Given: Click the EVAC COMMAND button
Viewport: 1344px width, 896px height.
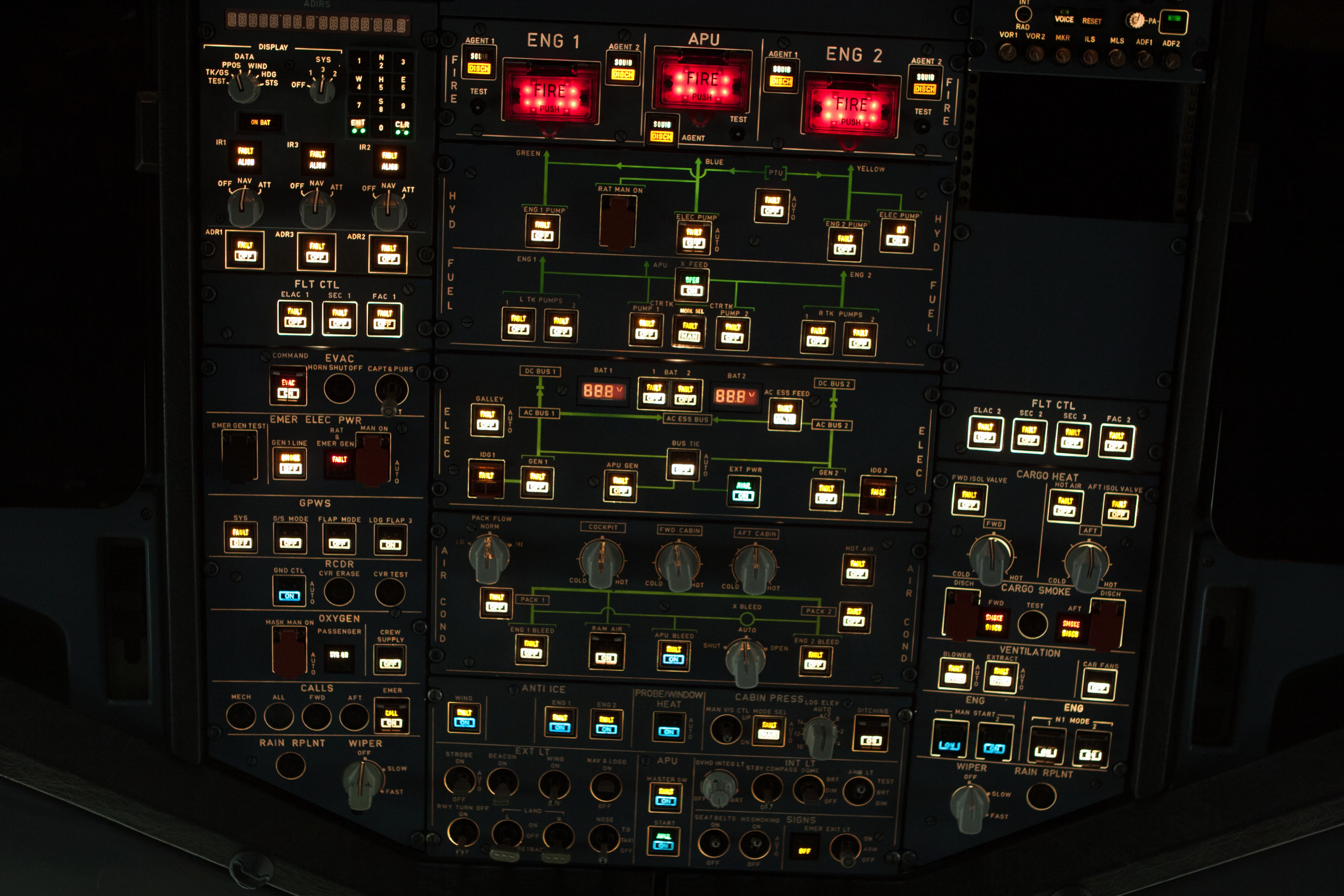Looking at the screenshot, I should (288, 388).
